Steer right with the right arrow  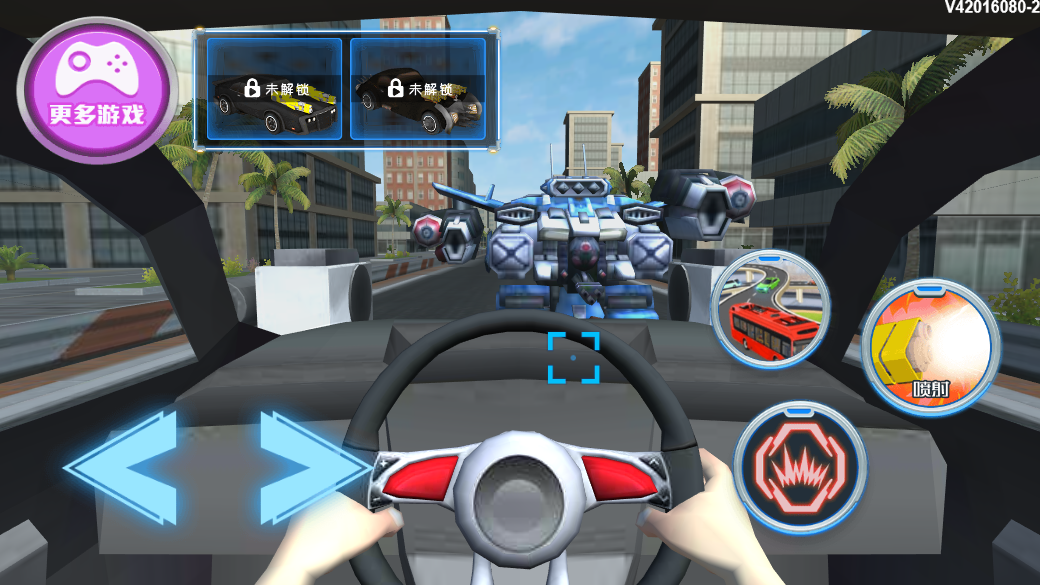[x=310, y=467]
